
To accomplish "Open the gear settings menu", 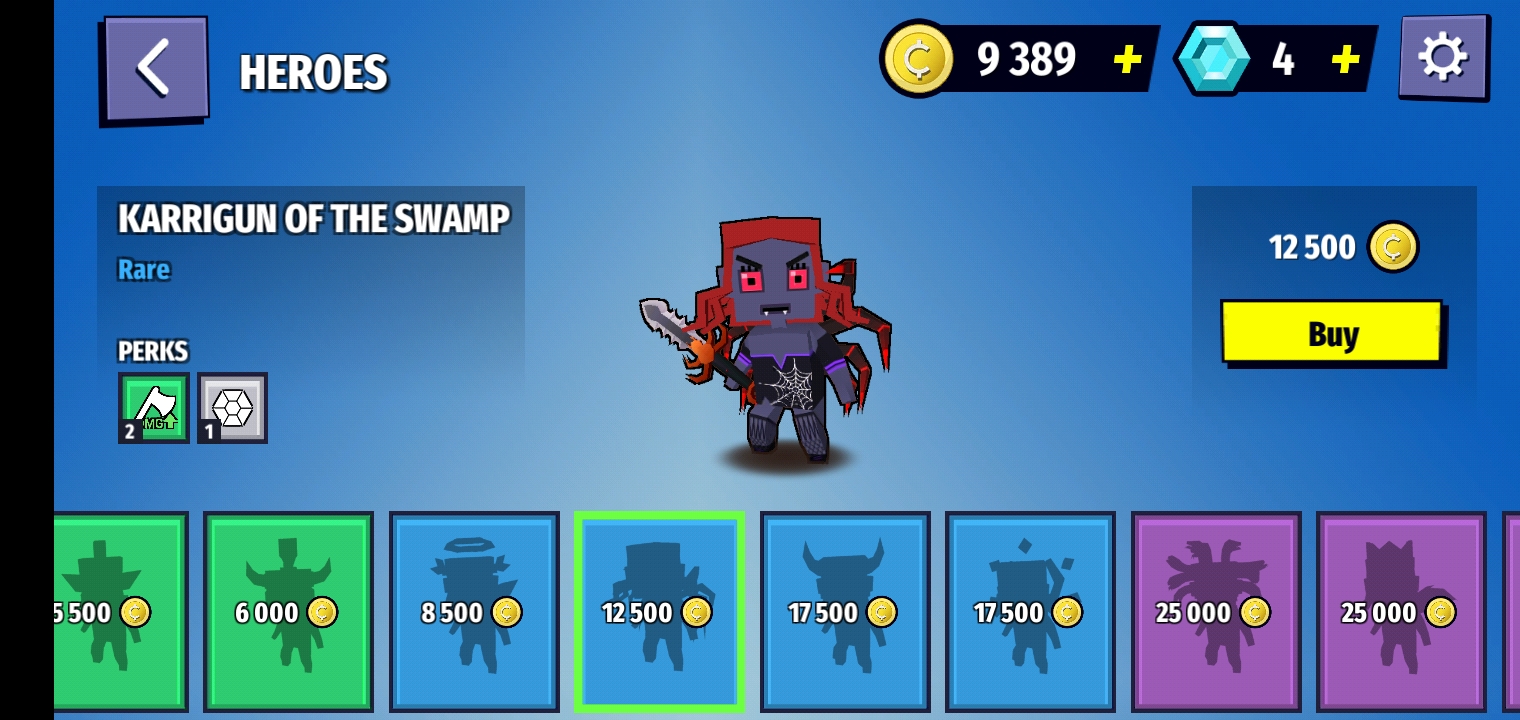I will point(1442,57).
